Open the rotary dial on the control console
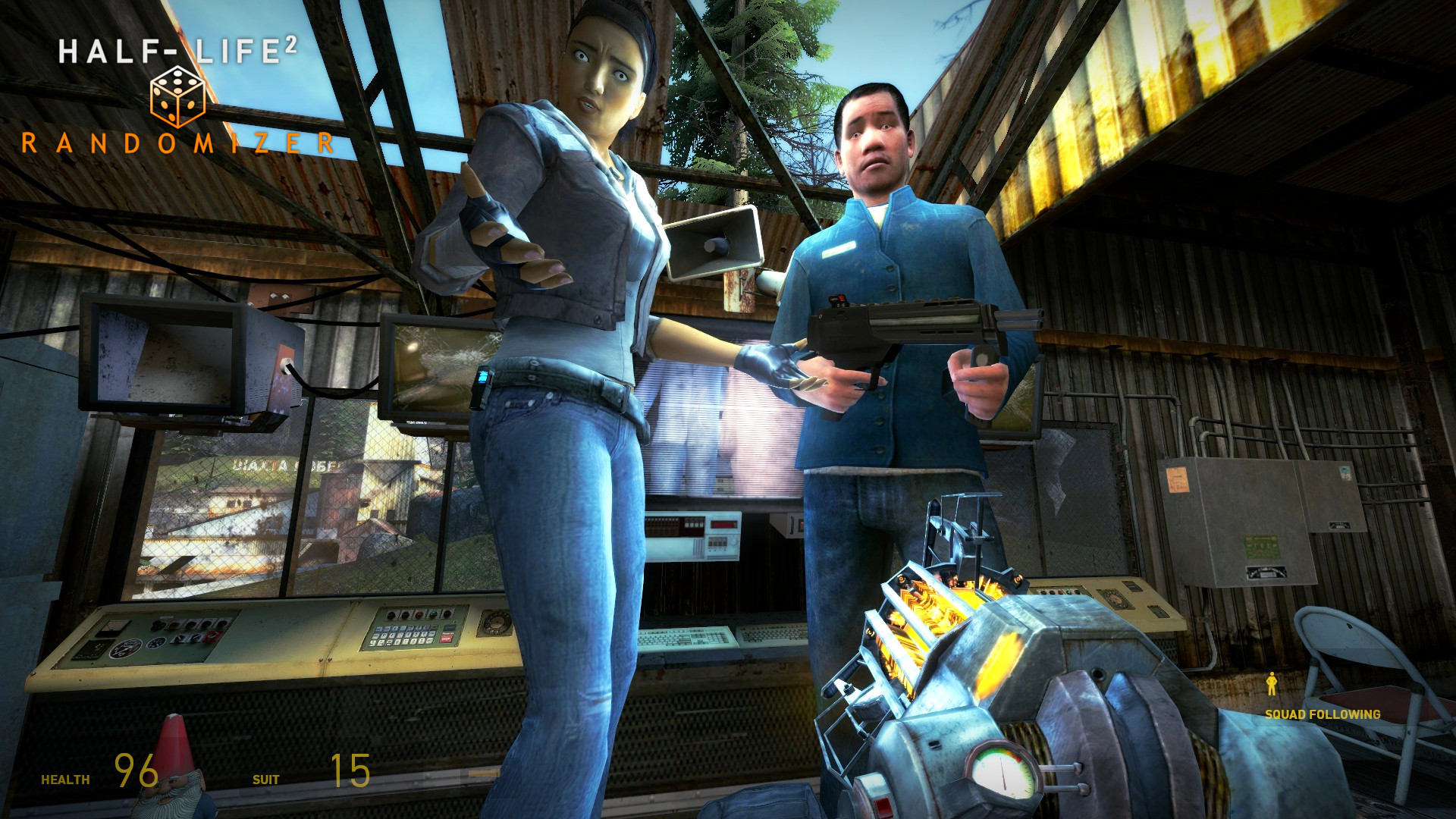Screen dimensions: 1456x819 click(497, 622)
